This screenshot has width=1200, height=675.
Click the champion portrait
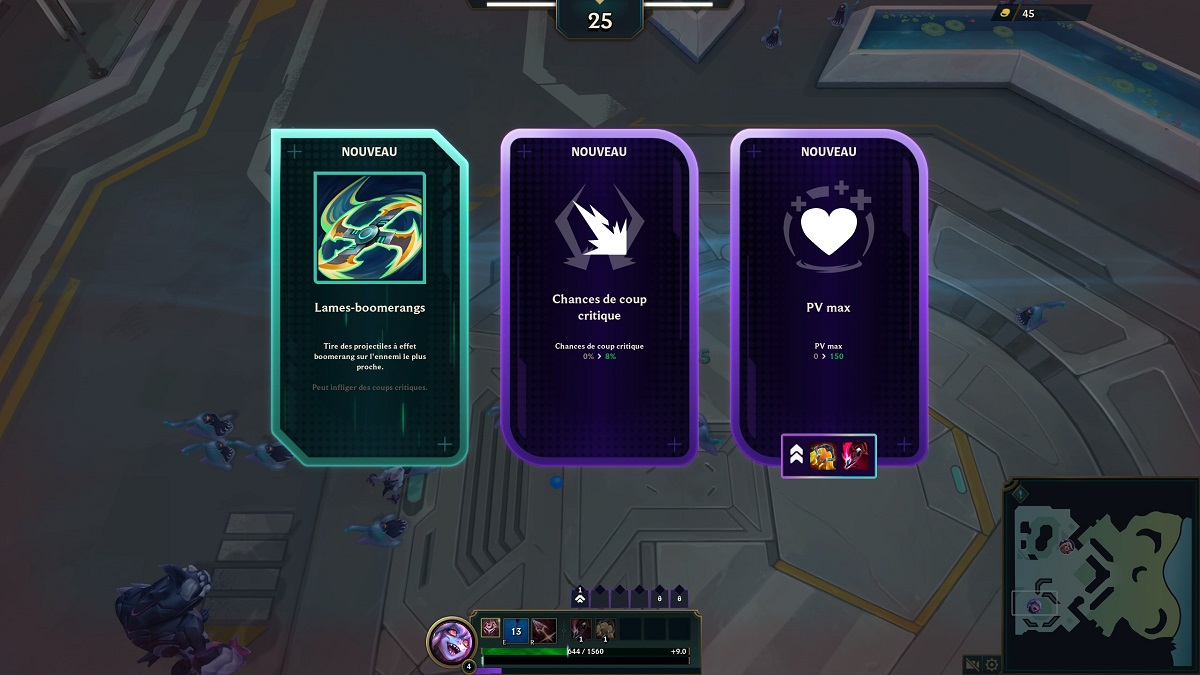pos(450,640)
